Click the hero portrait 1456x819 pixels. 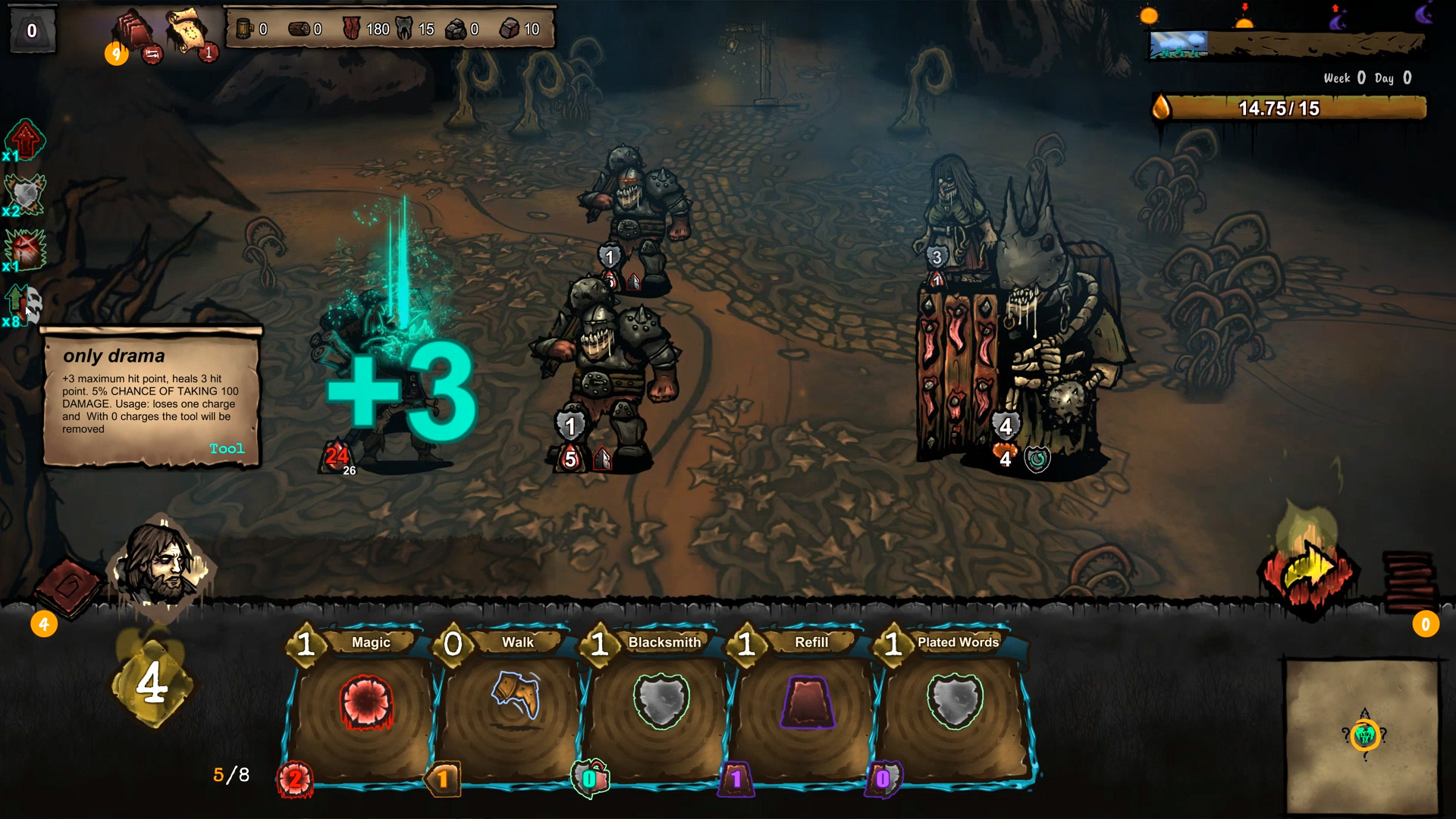[x=162, y=563]
